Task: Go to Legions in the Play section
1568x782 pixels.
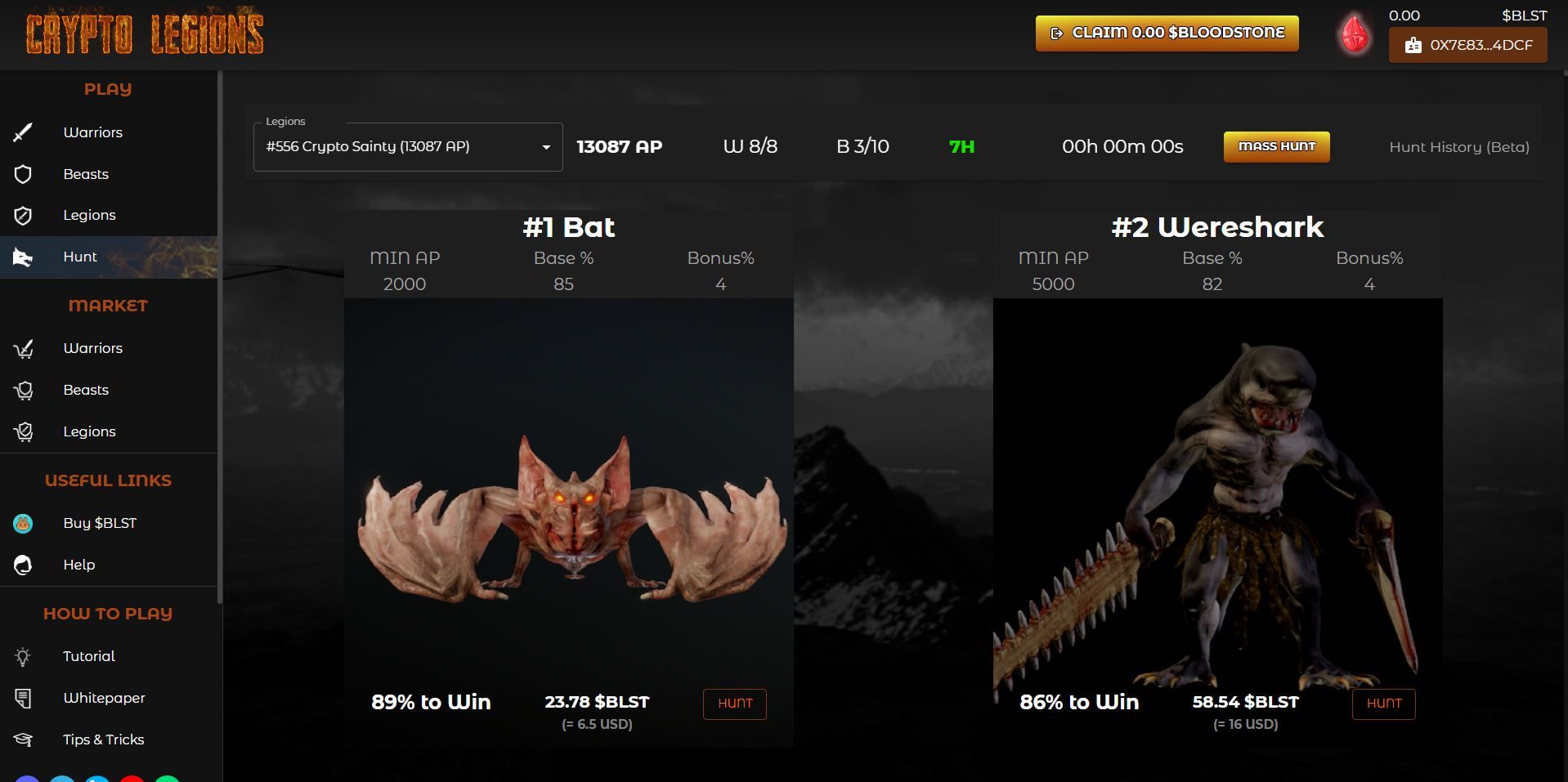Action: pos(89,215)
